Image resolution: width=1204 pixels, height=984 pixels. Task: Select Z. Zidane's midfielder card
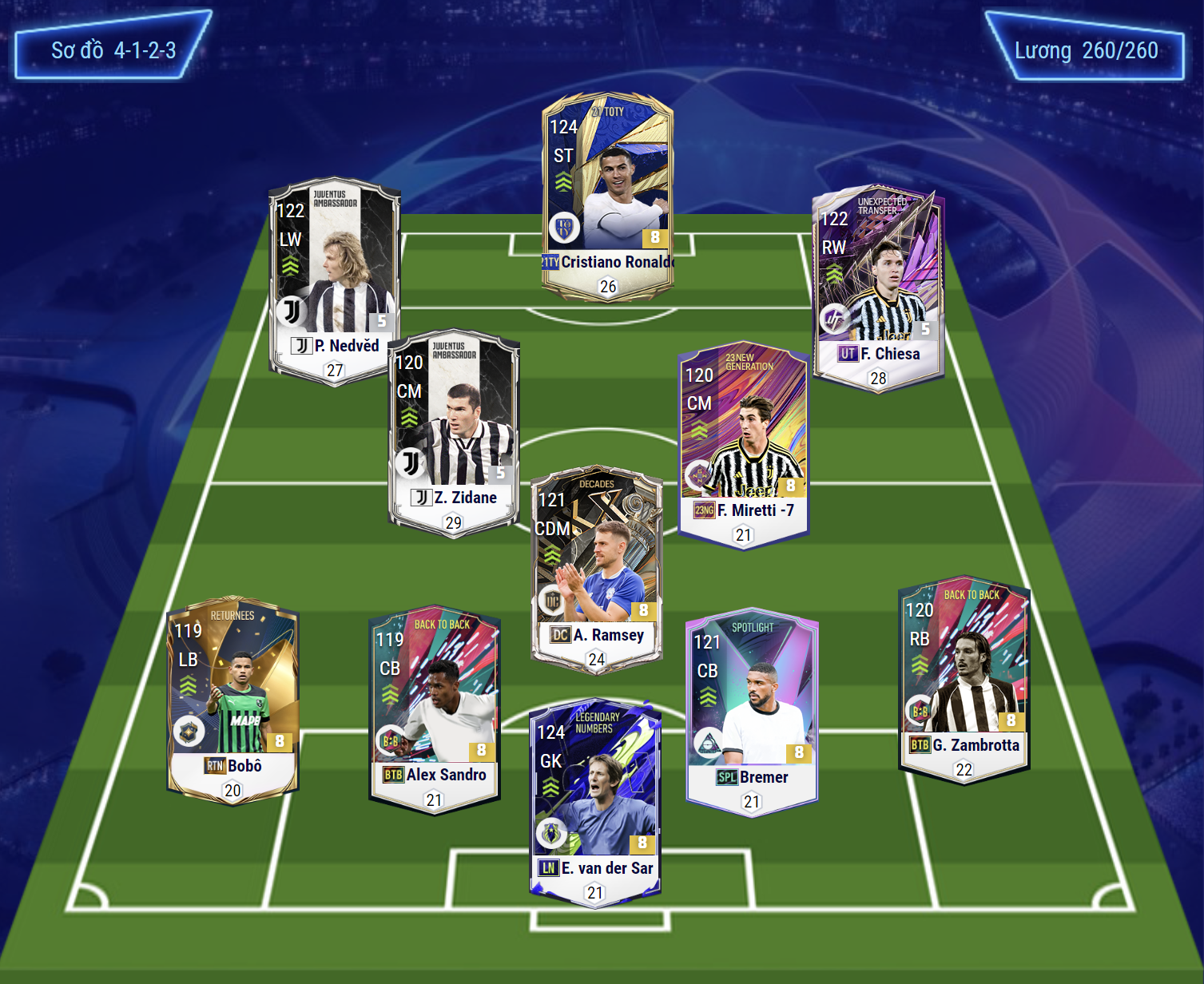[454, 432]
